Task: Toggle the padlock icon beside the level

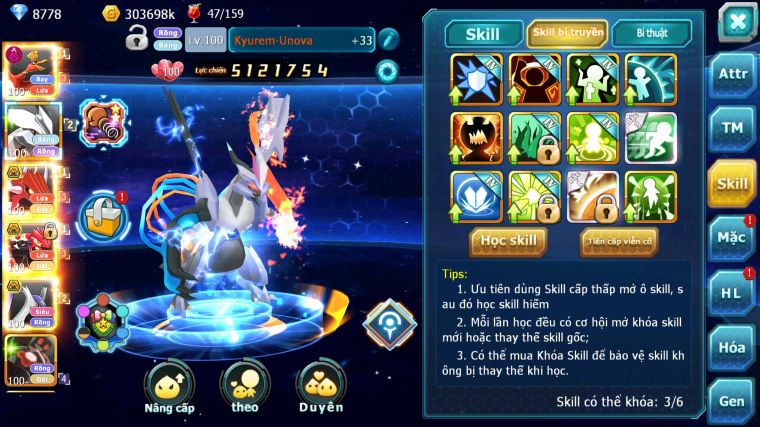Action: [x=137, y=39]
